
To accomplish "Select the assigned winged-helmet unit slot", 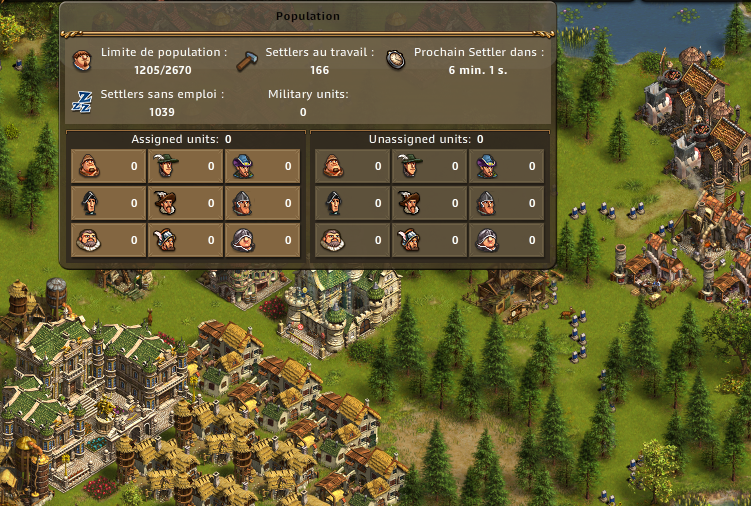I will pyautogui.click(x=184, y=240).
